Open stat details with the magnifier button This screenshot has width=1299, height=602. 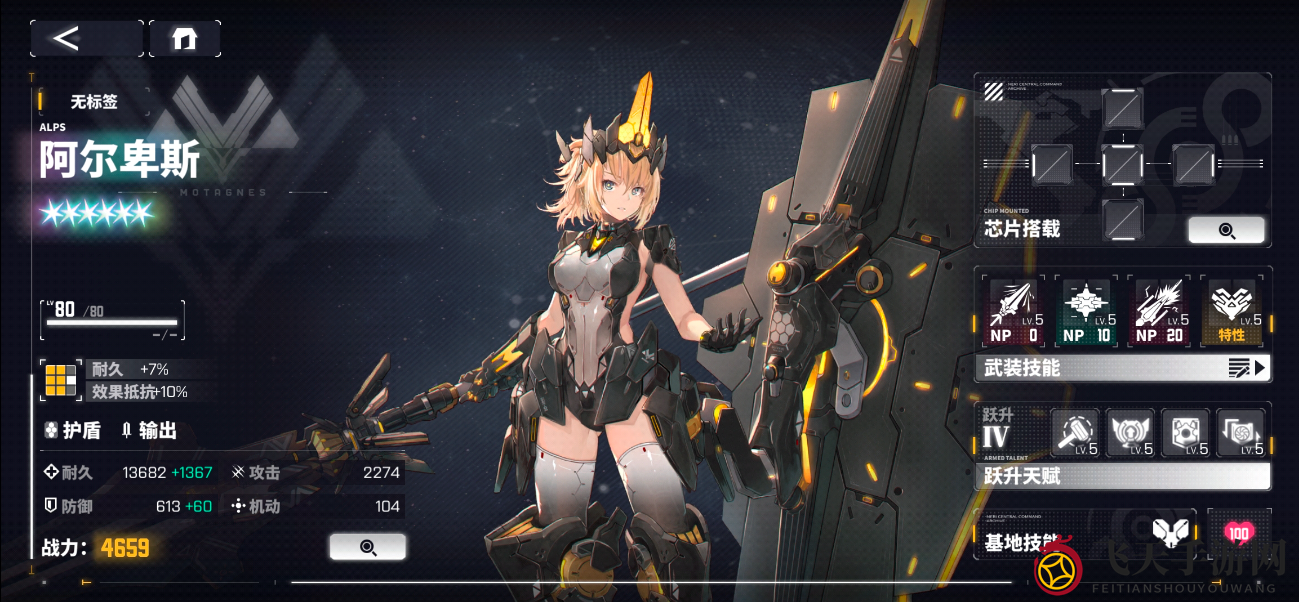[x=367, y=547]
